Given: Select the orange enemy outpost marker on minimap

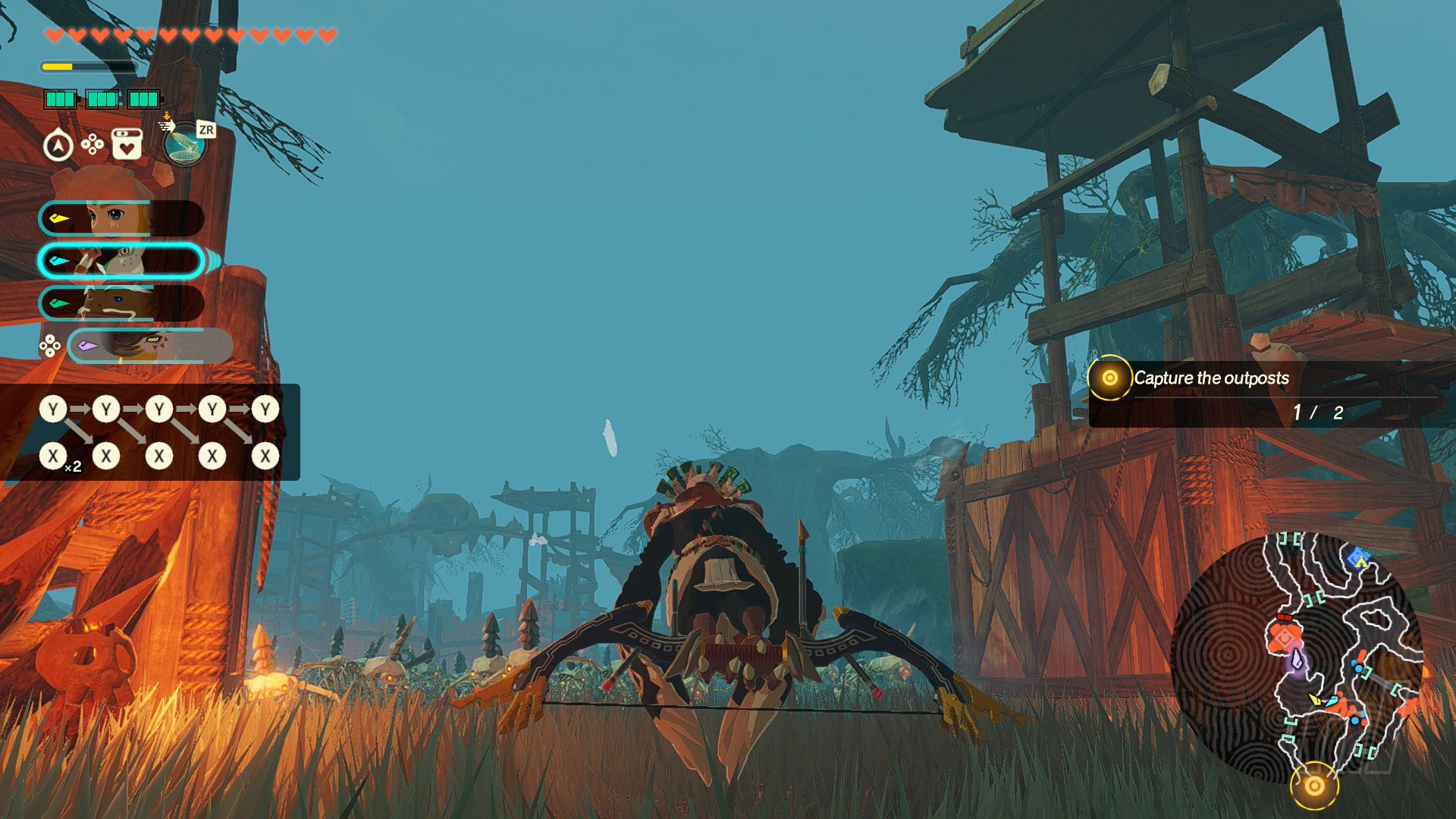Looking at the screenshot, I should 1284,637.
